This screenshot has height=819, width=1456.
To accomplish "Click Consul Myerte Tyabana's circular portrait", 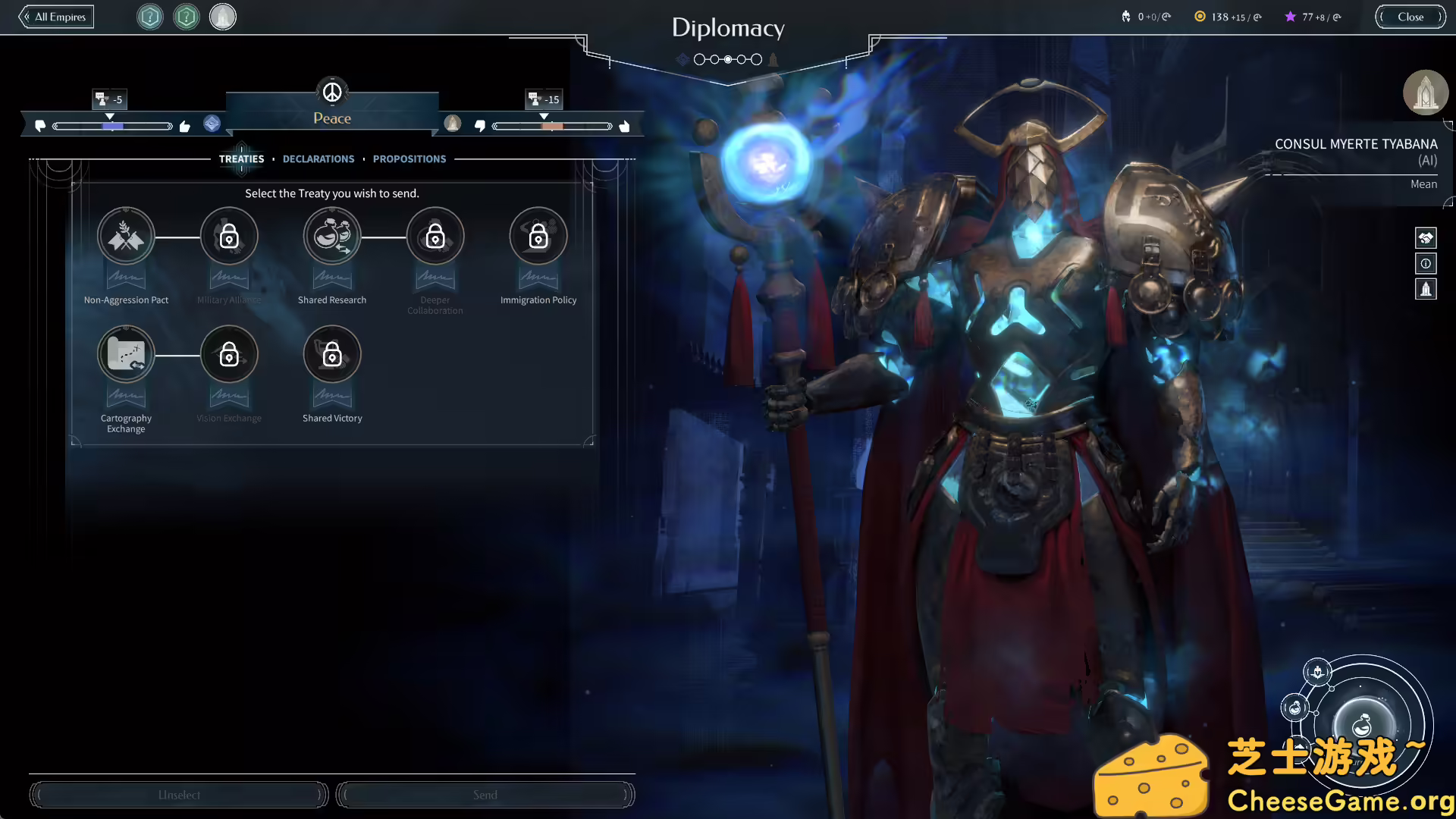I will pyautogui.click(x=1426, y=93).
